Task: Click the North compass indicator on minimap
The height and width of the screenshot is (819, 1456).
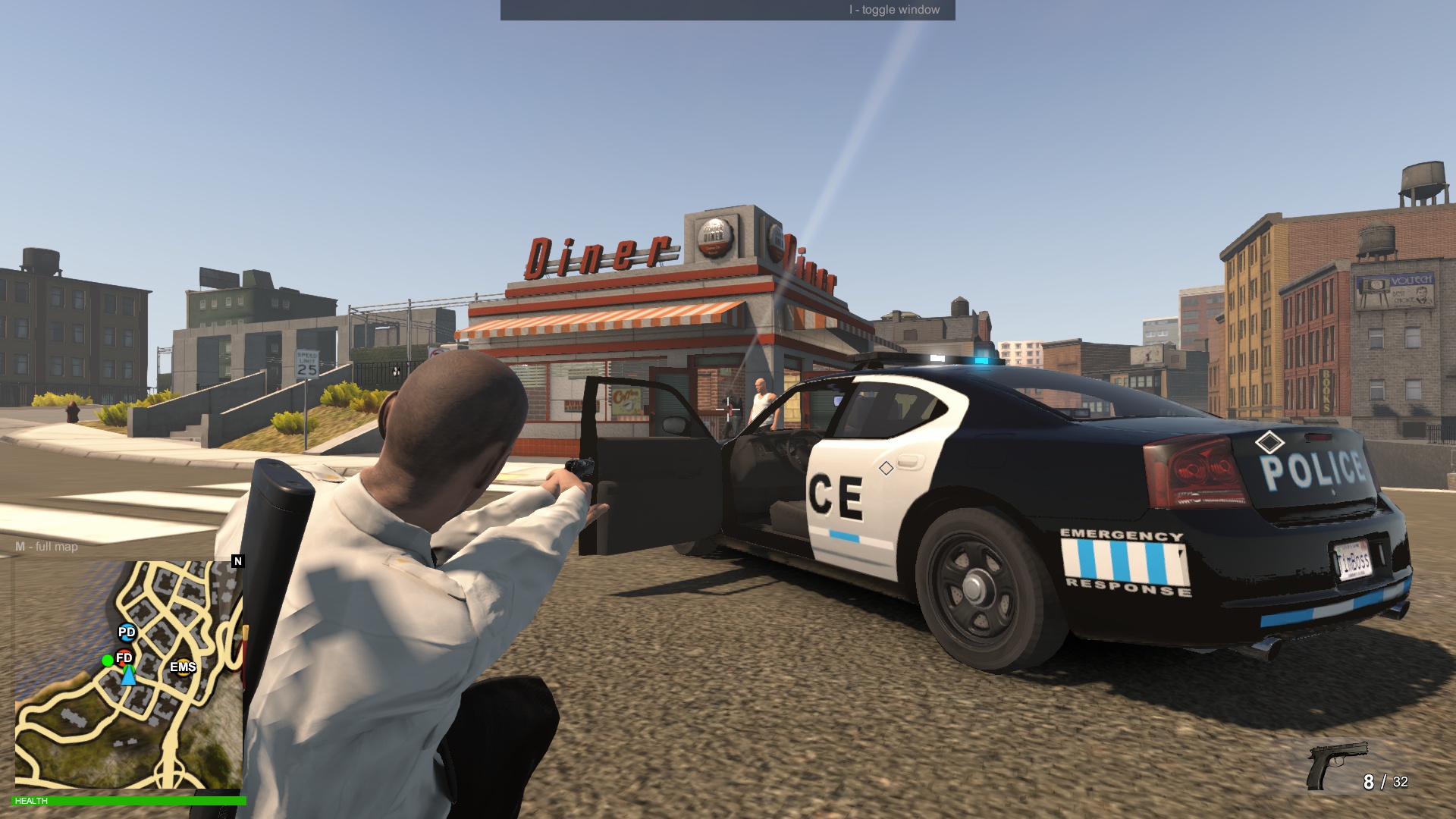Action: pyautogui.click(x=237, y=560)
